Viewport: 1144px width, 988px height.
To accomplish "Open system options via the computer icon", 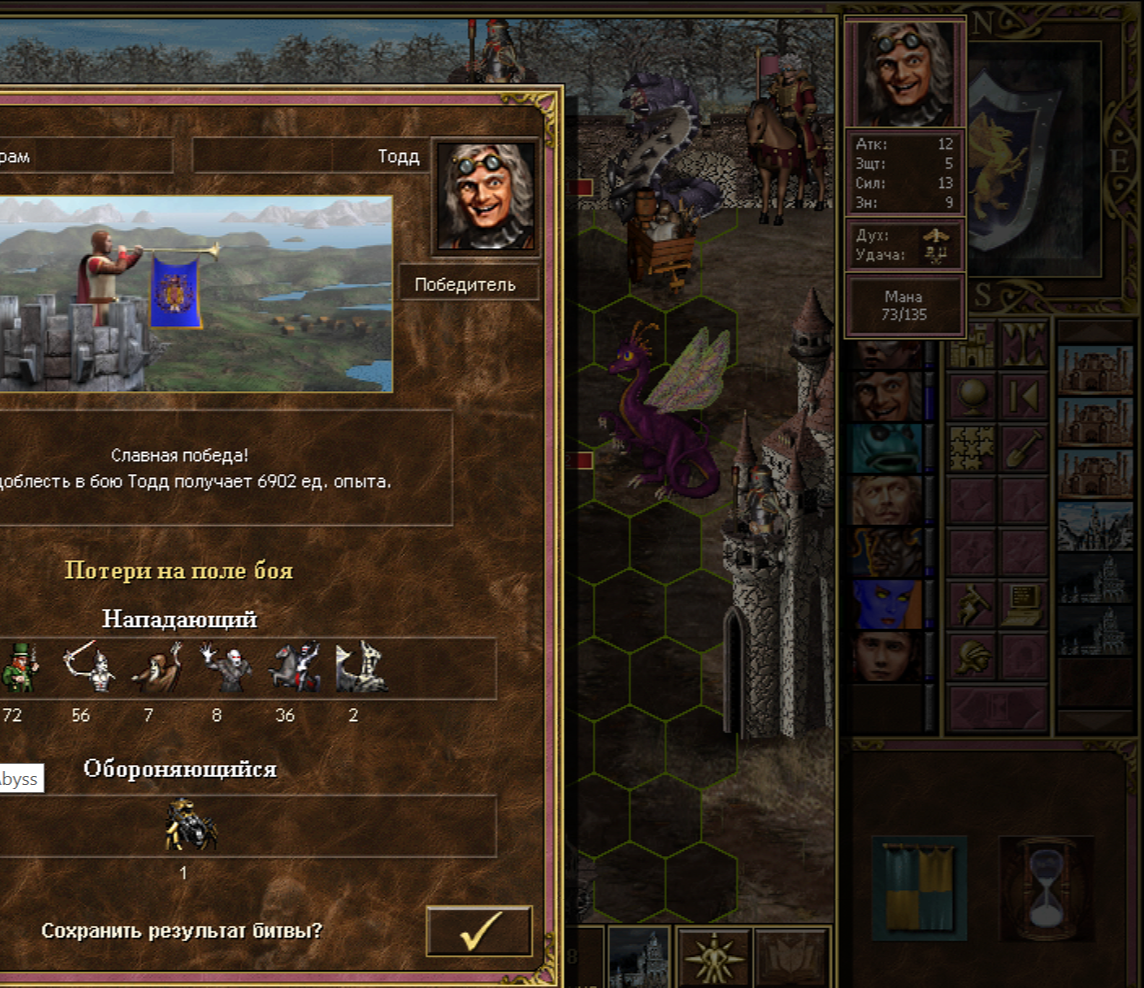I will [x=1024, y=605].
